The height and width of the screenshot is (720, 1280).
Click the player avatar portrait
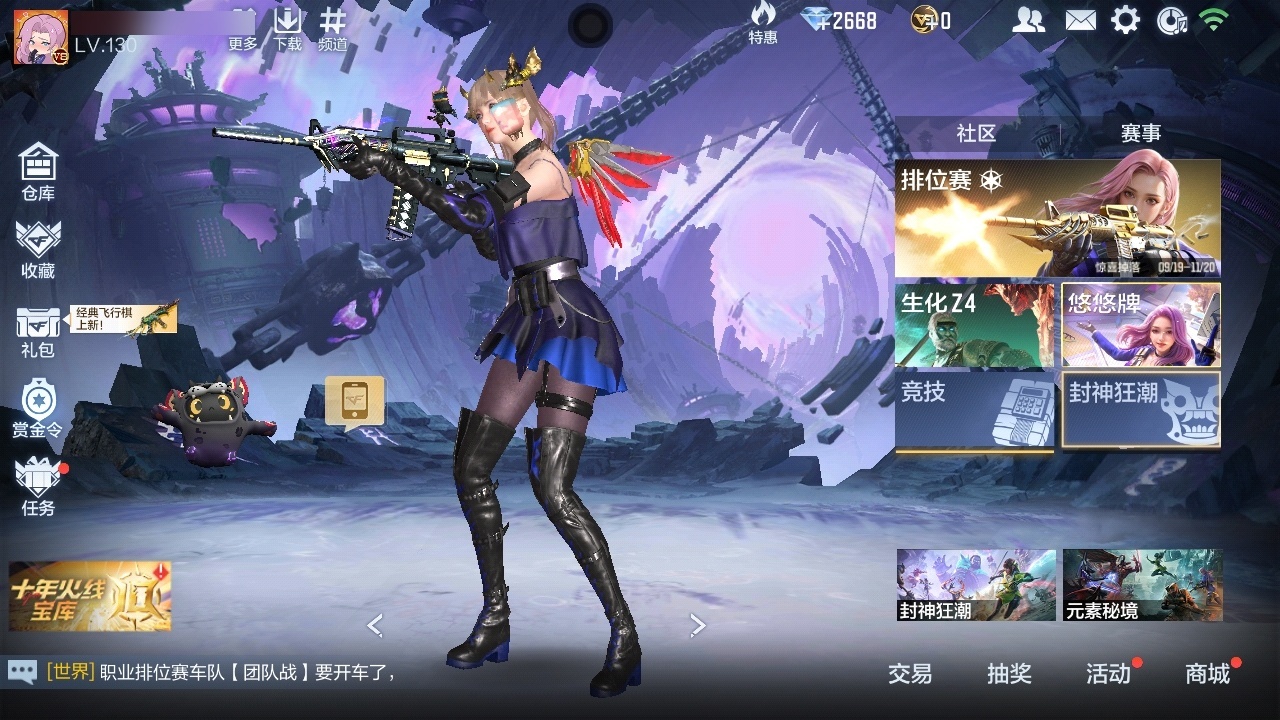(40, 38)
